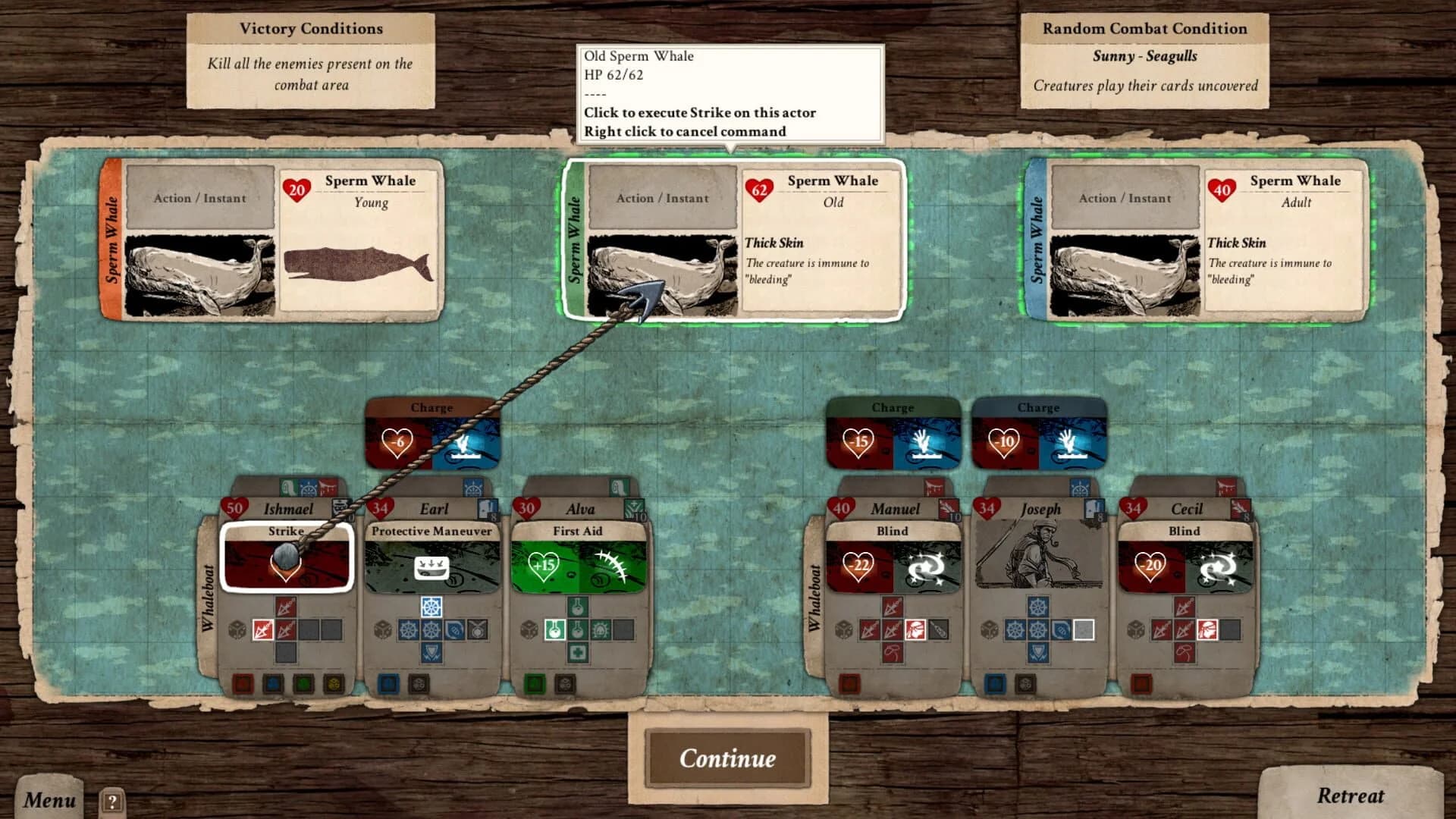Select the medical cross die on Alva's card
Viewport: 1456px width, 819px height.
pos(578,651)
